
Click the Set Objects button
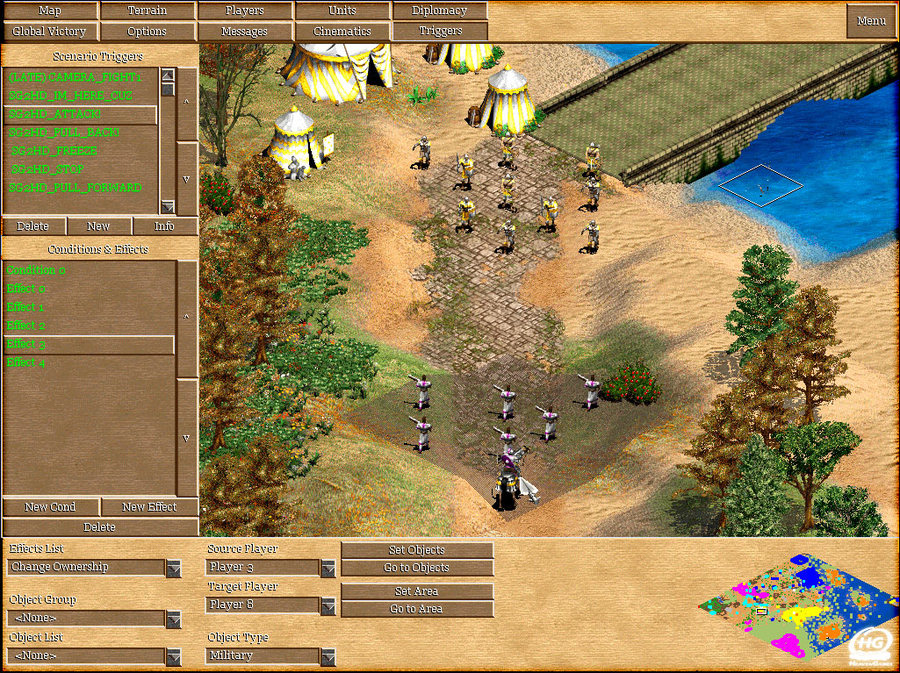pos(417,550)
